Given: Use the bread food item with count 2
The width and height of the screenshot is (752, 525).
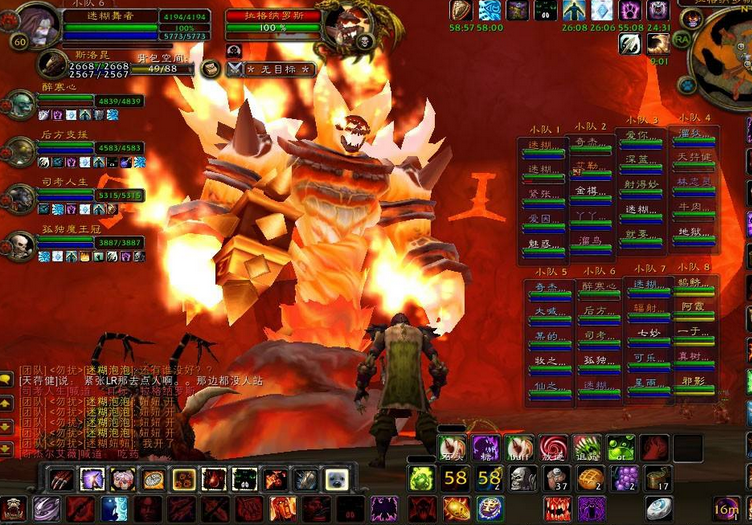Looking at the screenshot, I should 591,478.
